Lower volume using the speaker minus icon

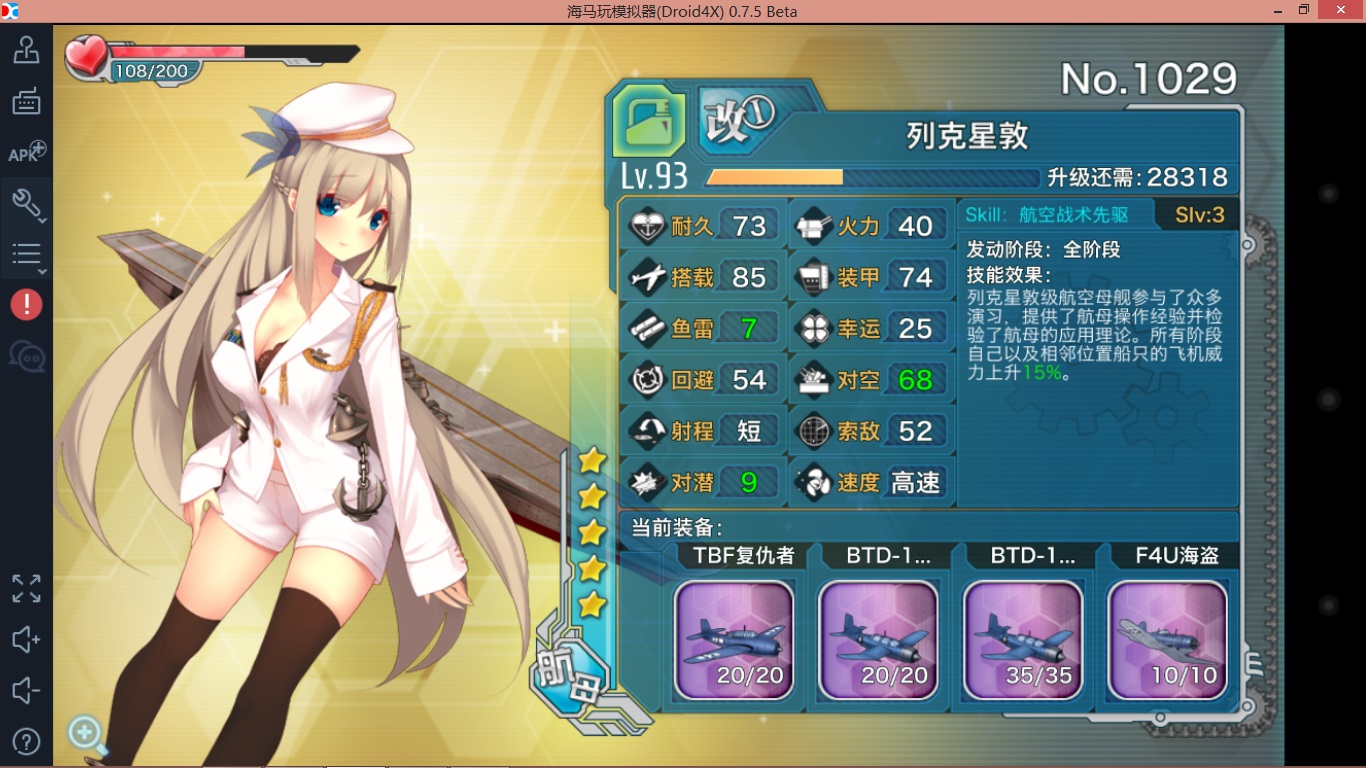26,691
